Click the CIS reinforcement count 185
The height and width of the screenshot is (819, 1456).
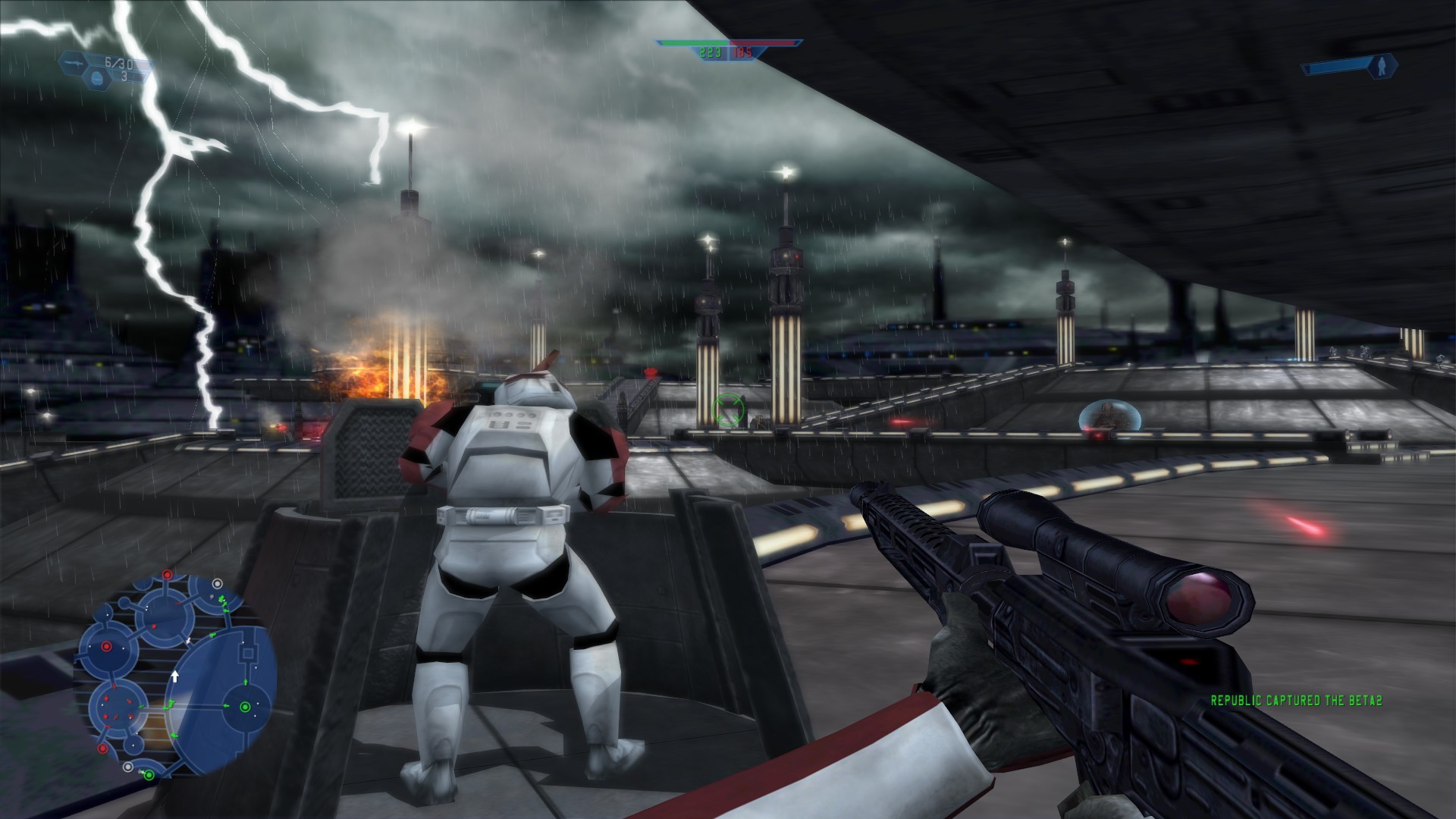[742, 52]
